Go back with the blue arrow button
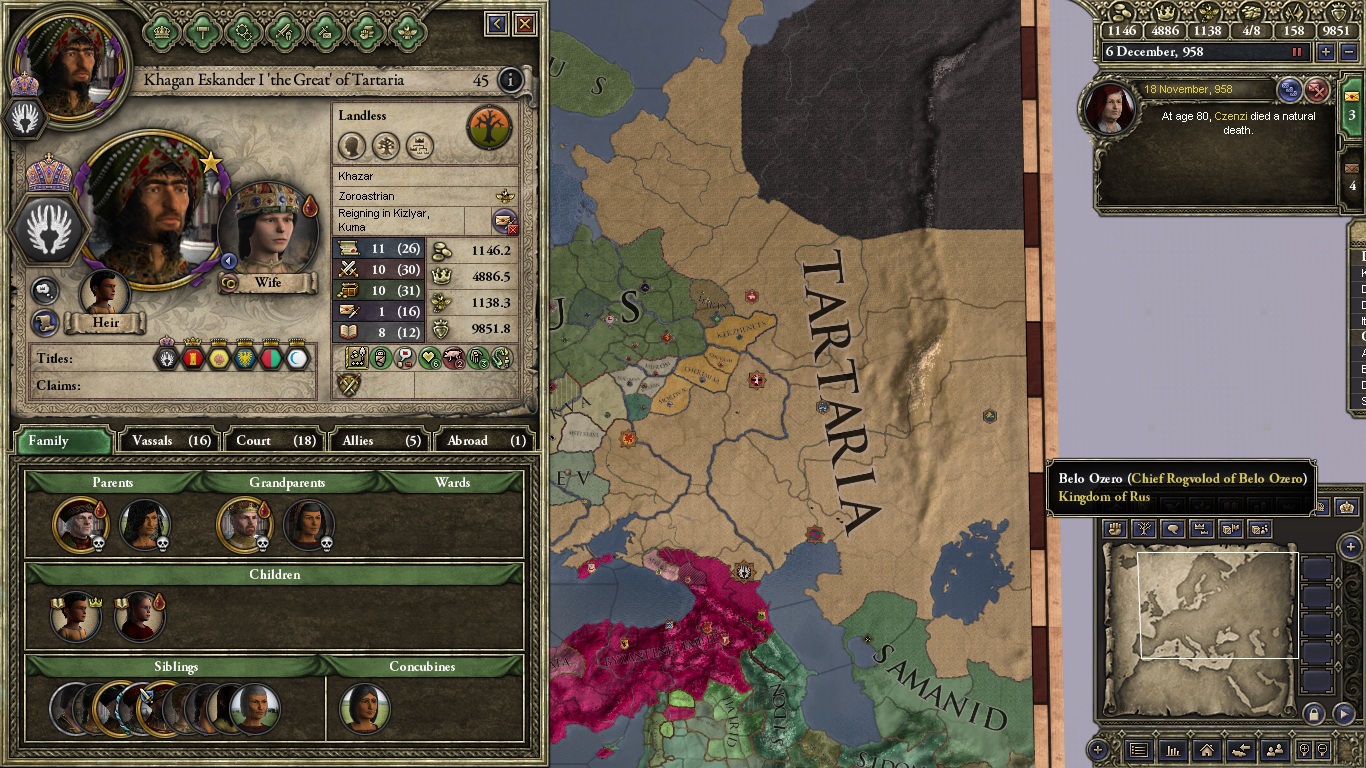Screen dimensions: 1366x768 click(x=497, y=24)
